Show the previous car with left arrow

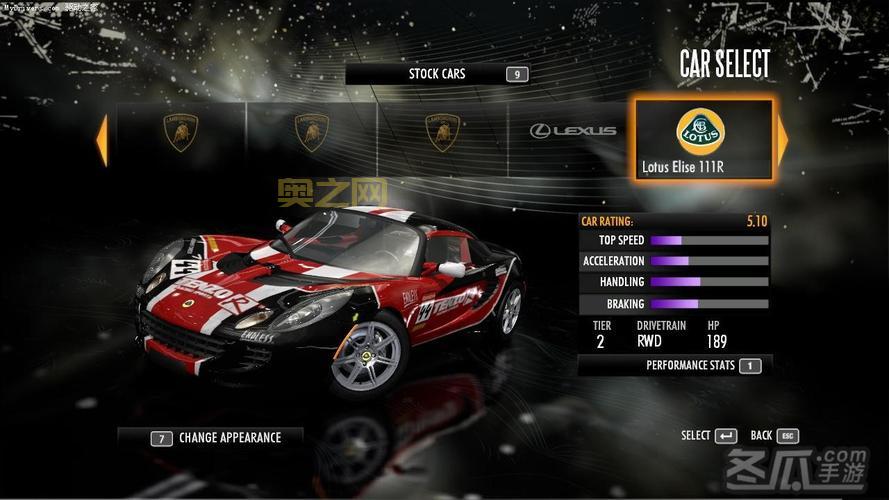click(x=101, y=141)
